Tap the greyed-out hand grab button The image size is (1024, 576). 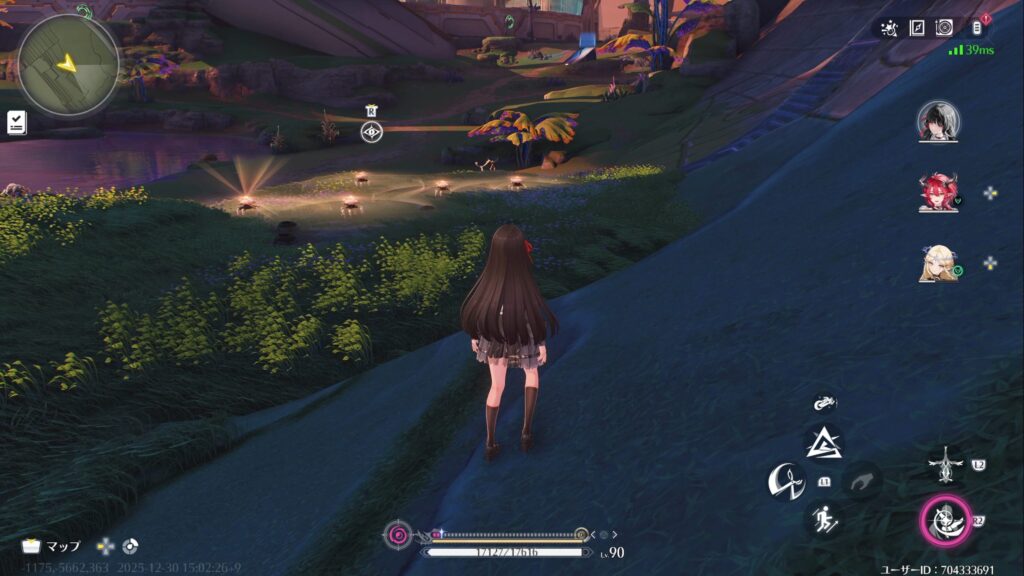[x=862, y=483]
